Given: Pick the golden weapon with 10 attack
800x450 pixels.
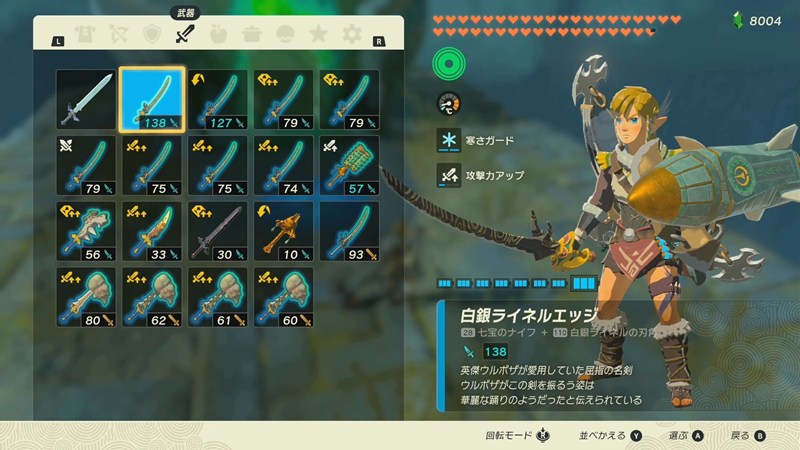Looking at the screenshot, I should (x=284, y=231).
